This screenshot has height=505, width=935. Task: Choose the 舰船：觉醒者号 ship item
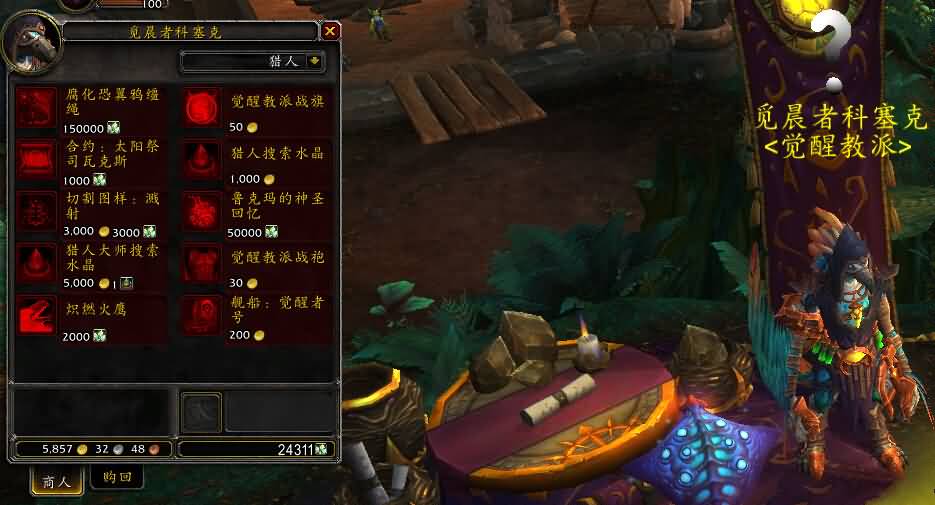click(x=202, y=315)
